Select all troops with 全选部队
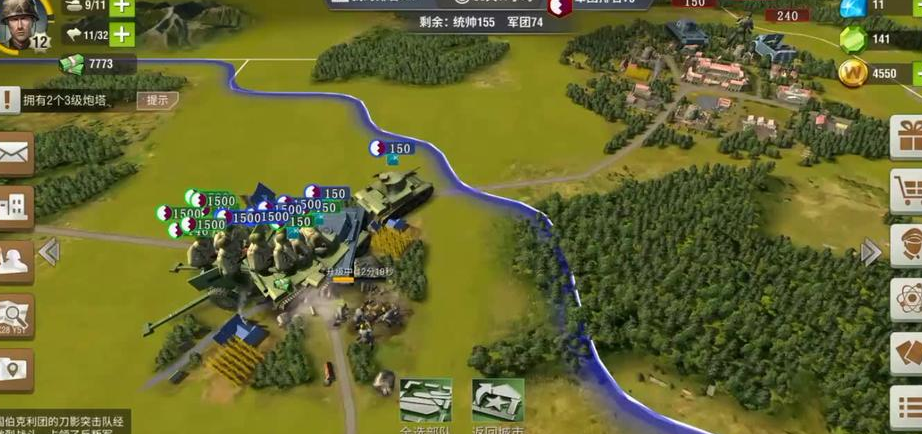The height and width of the screenshot is (434, 922). pyautogui.click(x=426, y=403)
